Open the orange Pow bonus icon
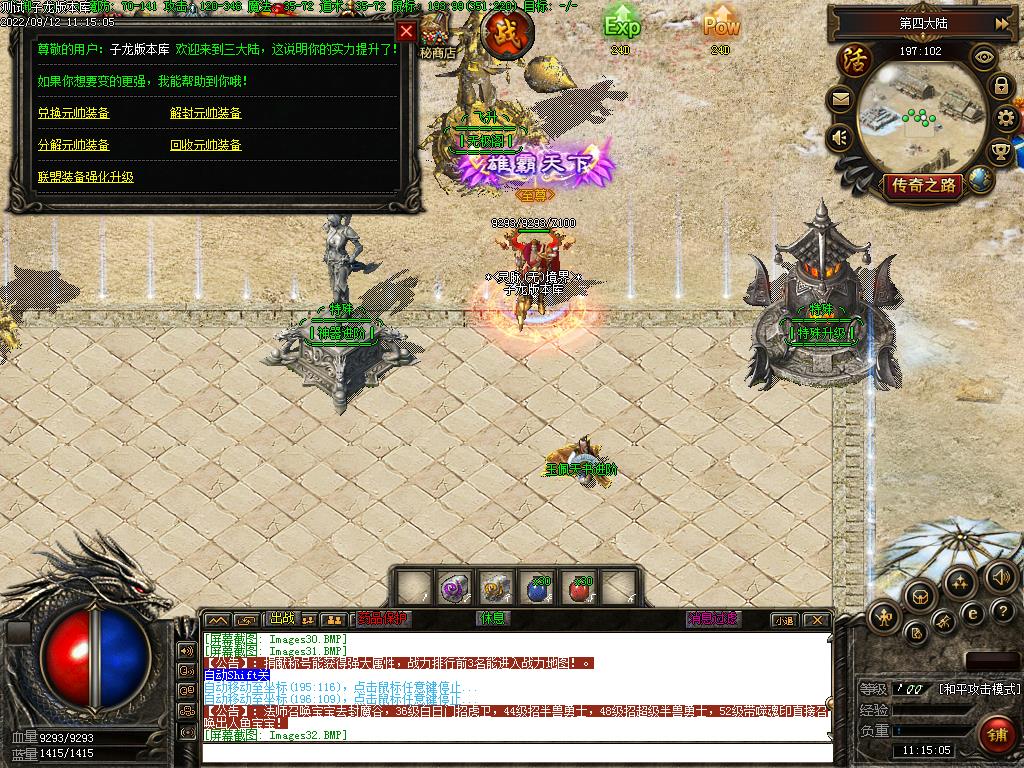 click(x=720, y=25)
